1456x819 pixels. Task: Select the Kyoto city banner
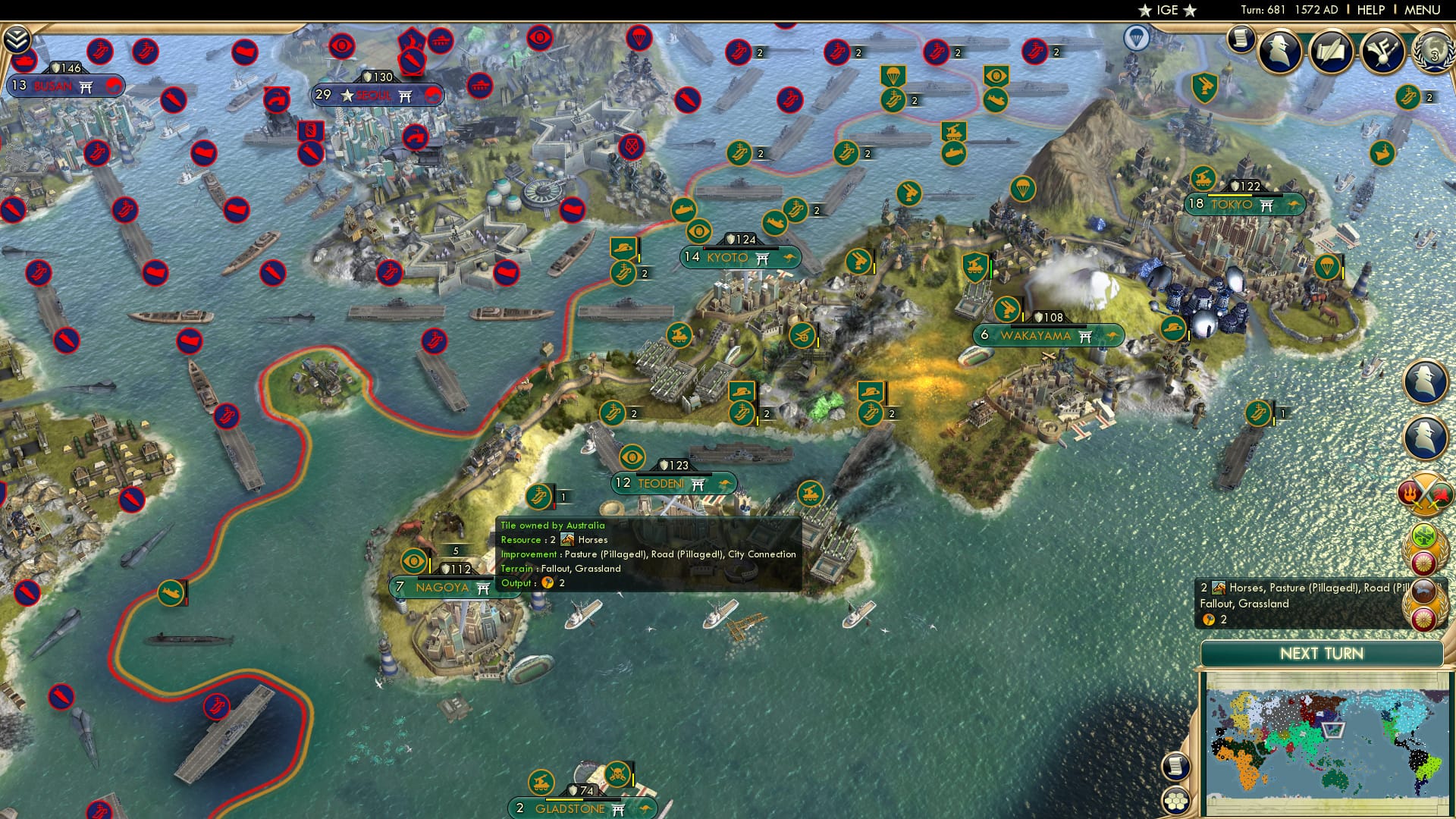pos(739,258)
